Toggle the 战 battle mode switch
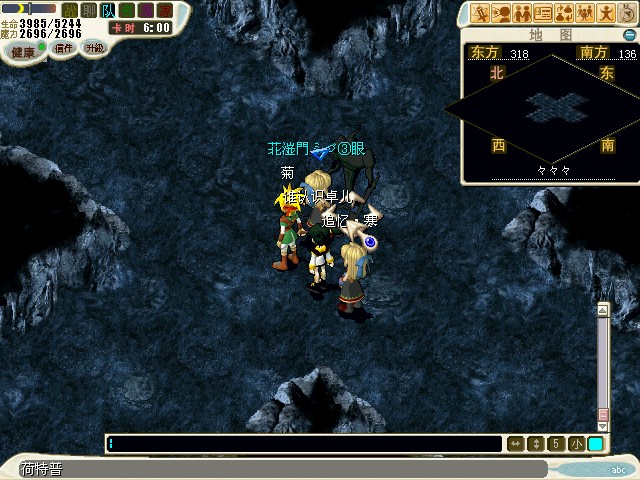This screenshot has width=640, height=480. click(69, 11)
